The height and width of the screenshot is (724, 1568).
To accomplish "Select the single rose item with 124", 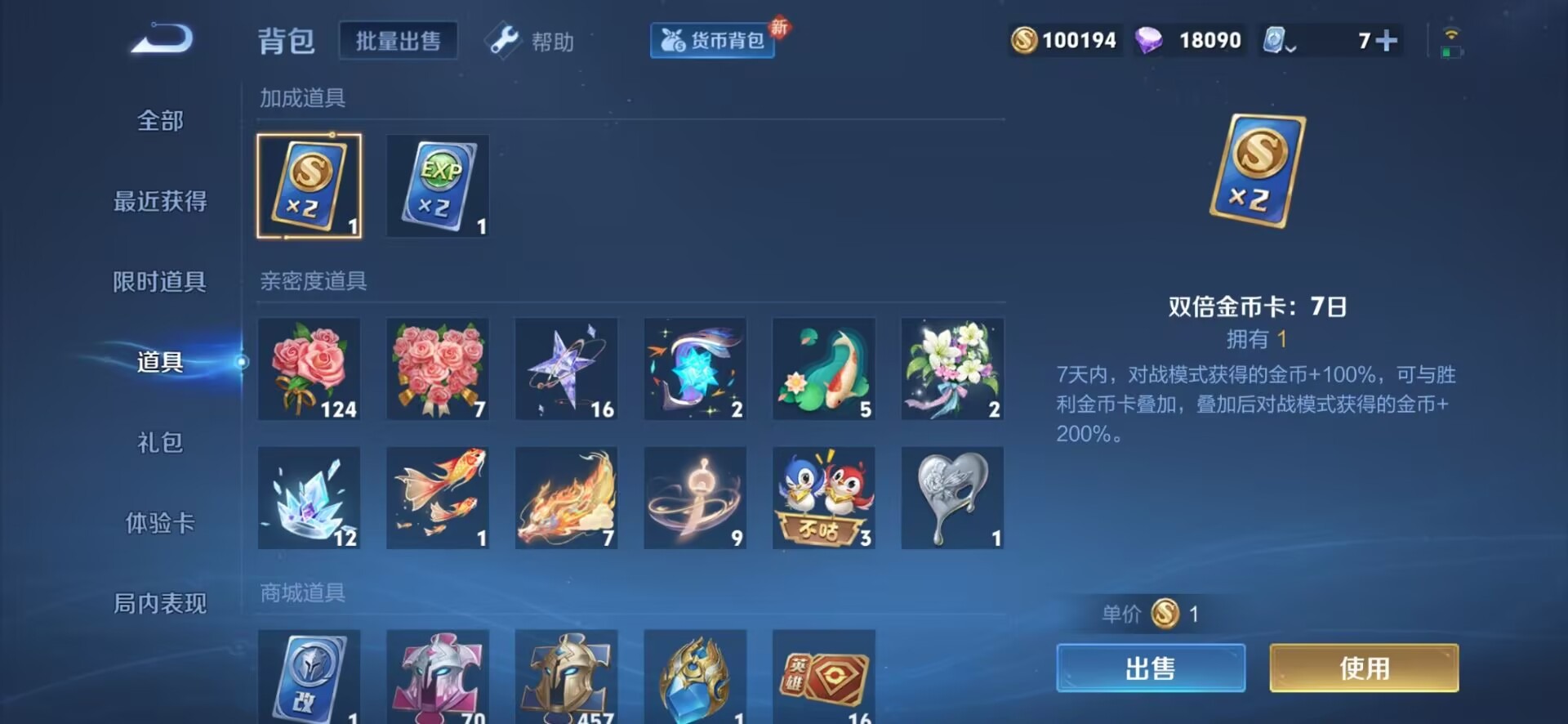I will click(309, 369).
